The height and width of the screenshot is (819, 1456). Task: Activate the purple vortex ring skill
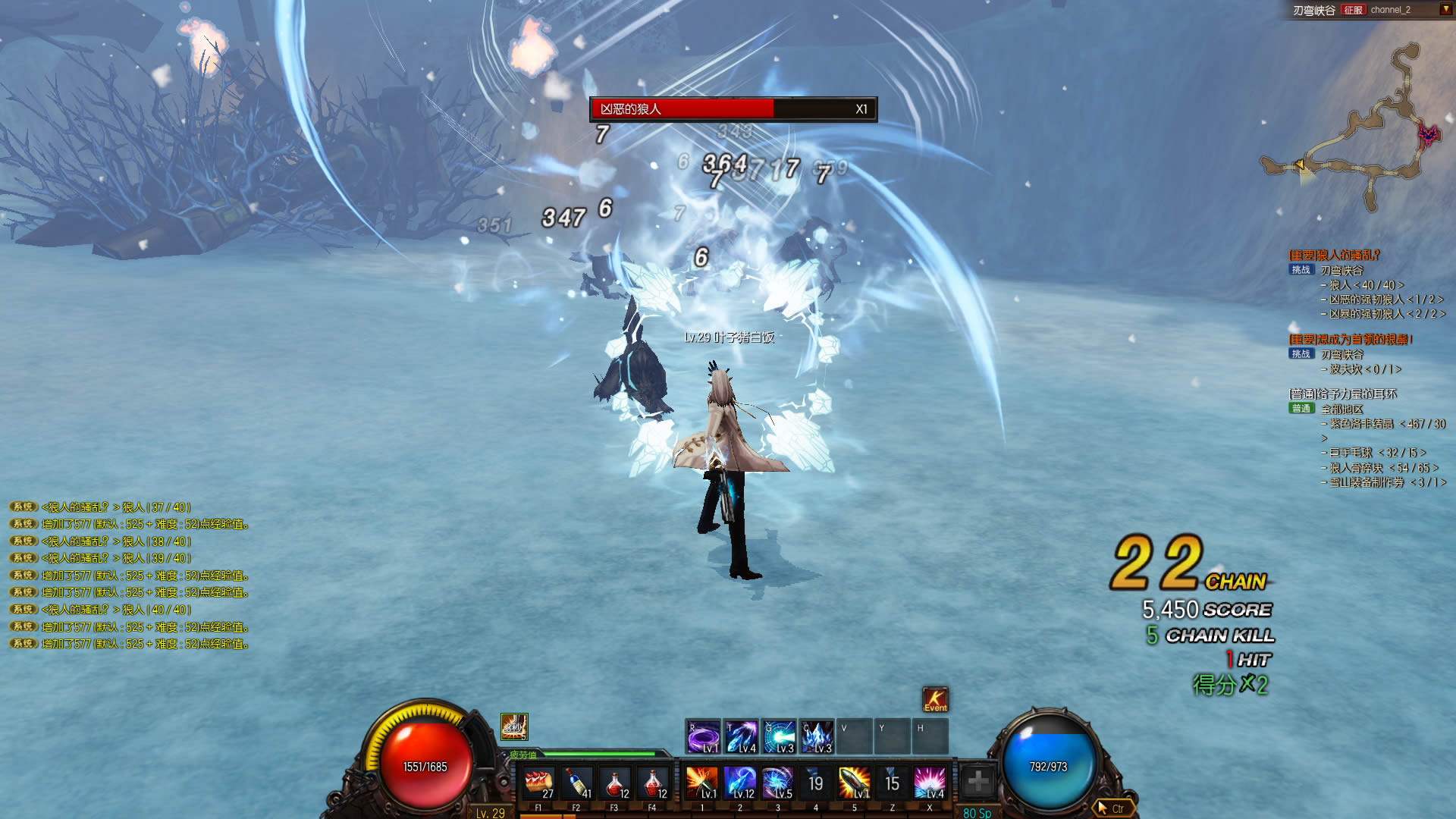pos(703,736)
